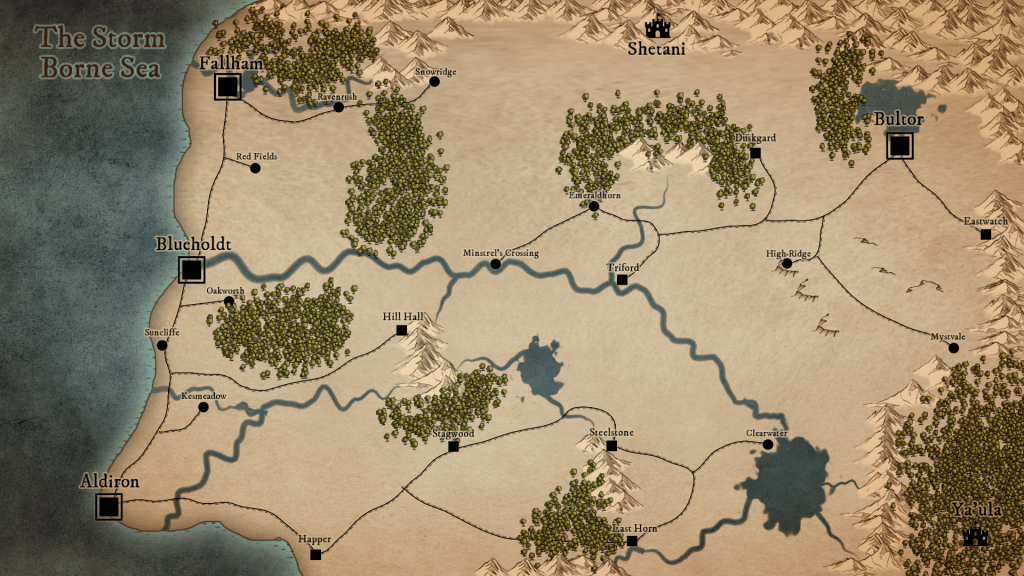Select the Ya'ula castle marker

click(x=975, y=537)
